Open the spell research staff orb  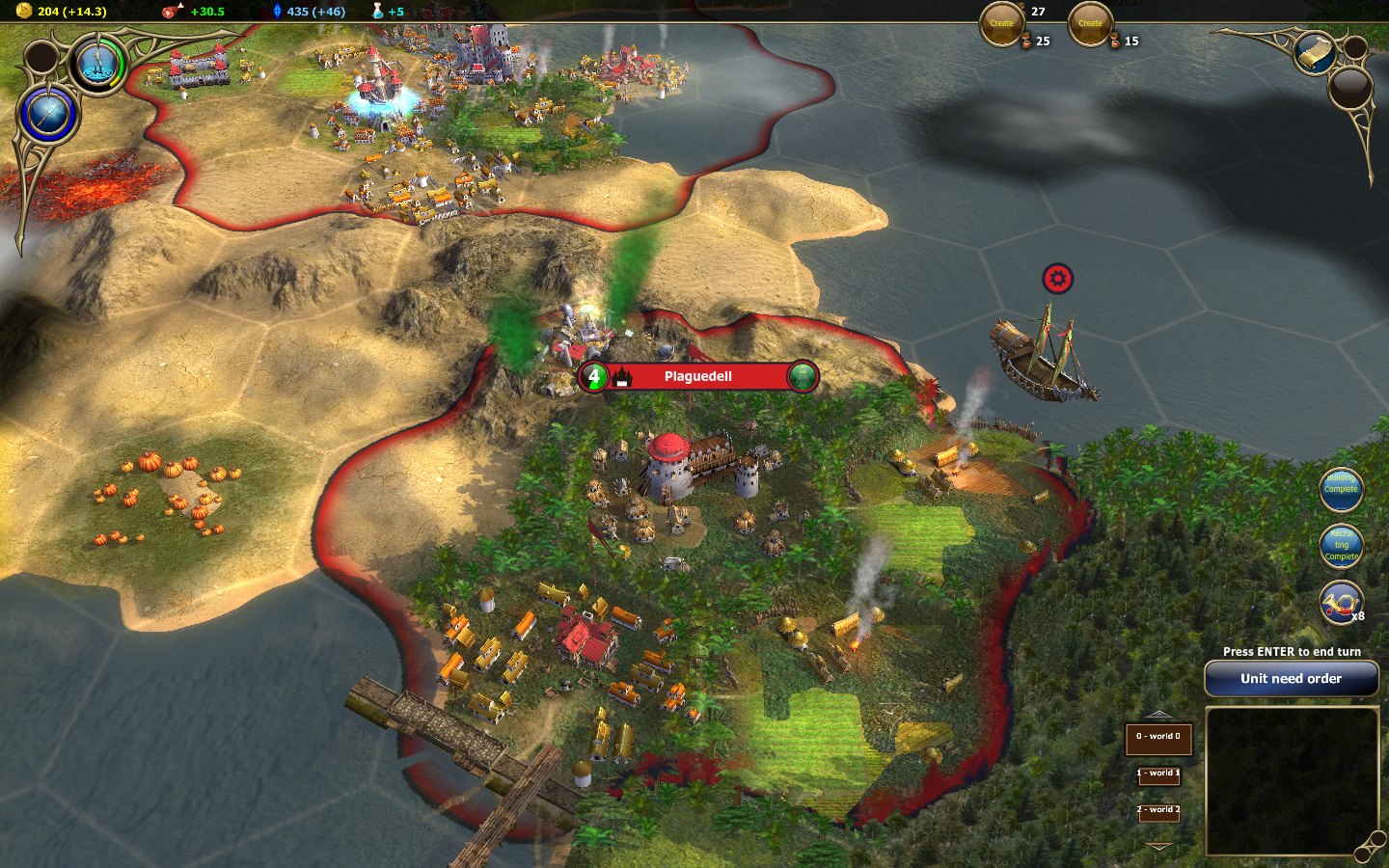48,115
